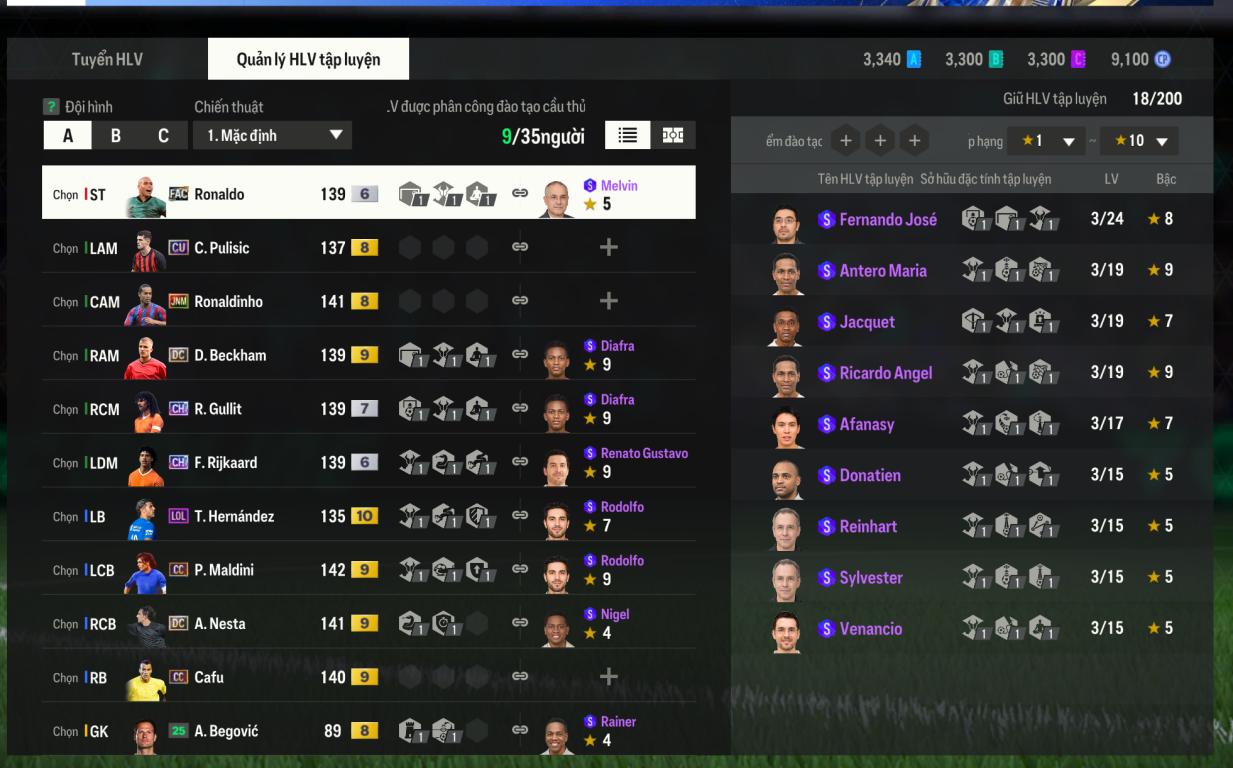Select squad B

115,135
